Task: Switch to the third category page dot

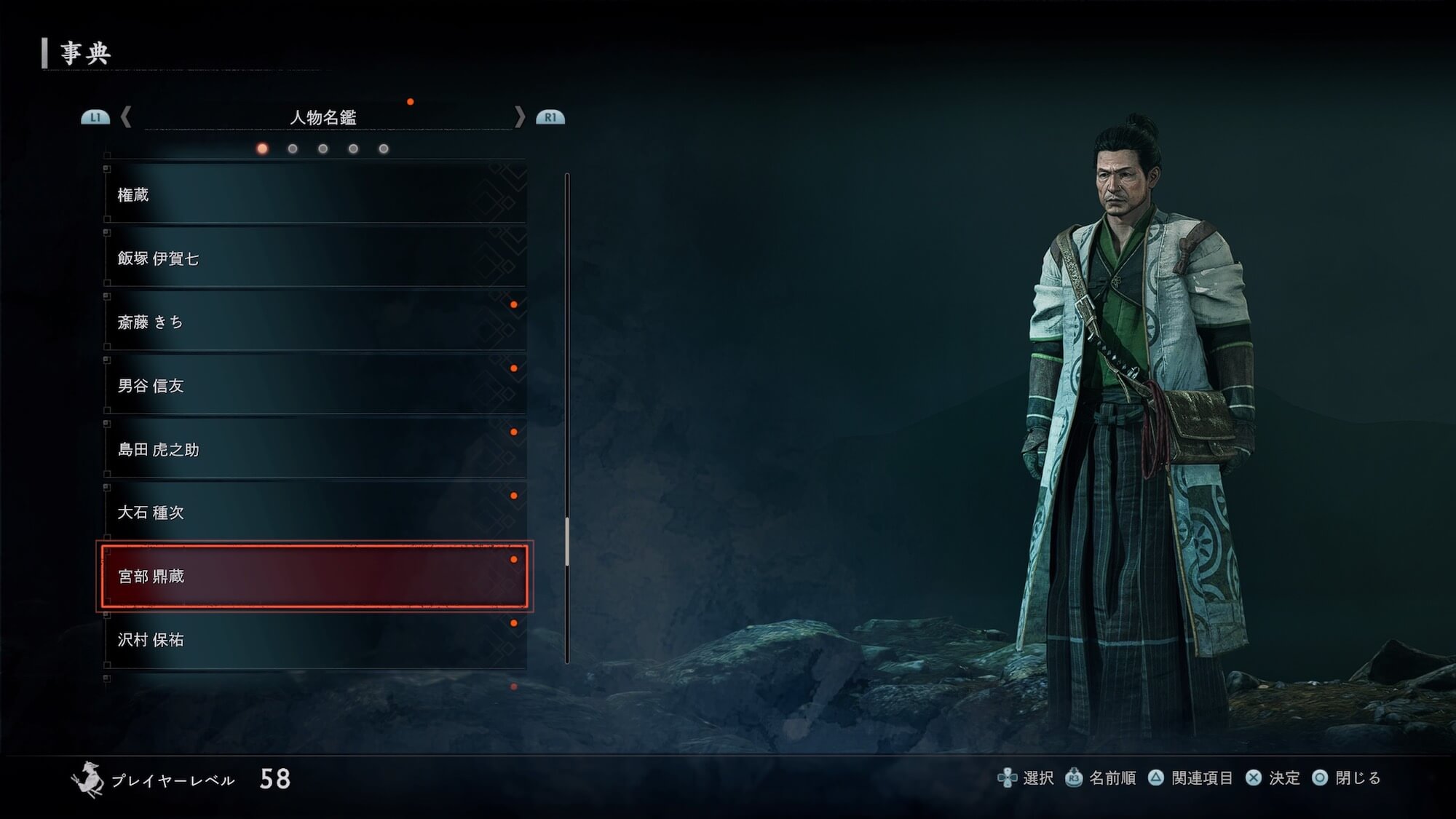Action: click(x=323, y=149)
